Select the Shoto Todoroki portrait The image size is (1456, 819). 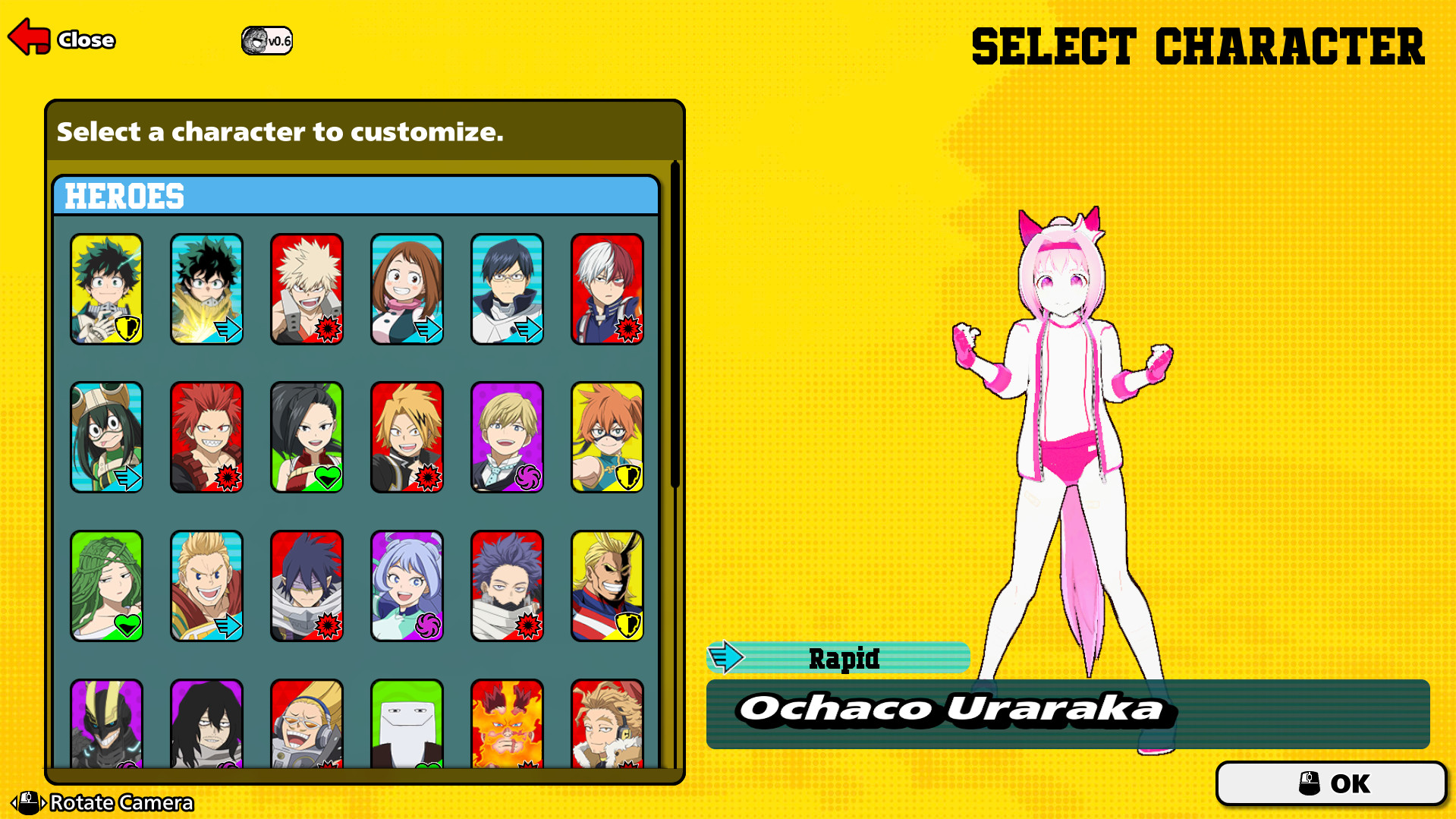click(608, 288)
